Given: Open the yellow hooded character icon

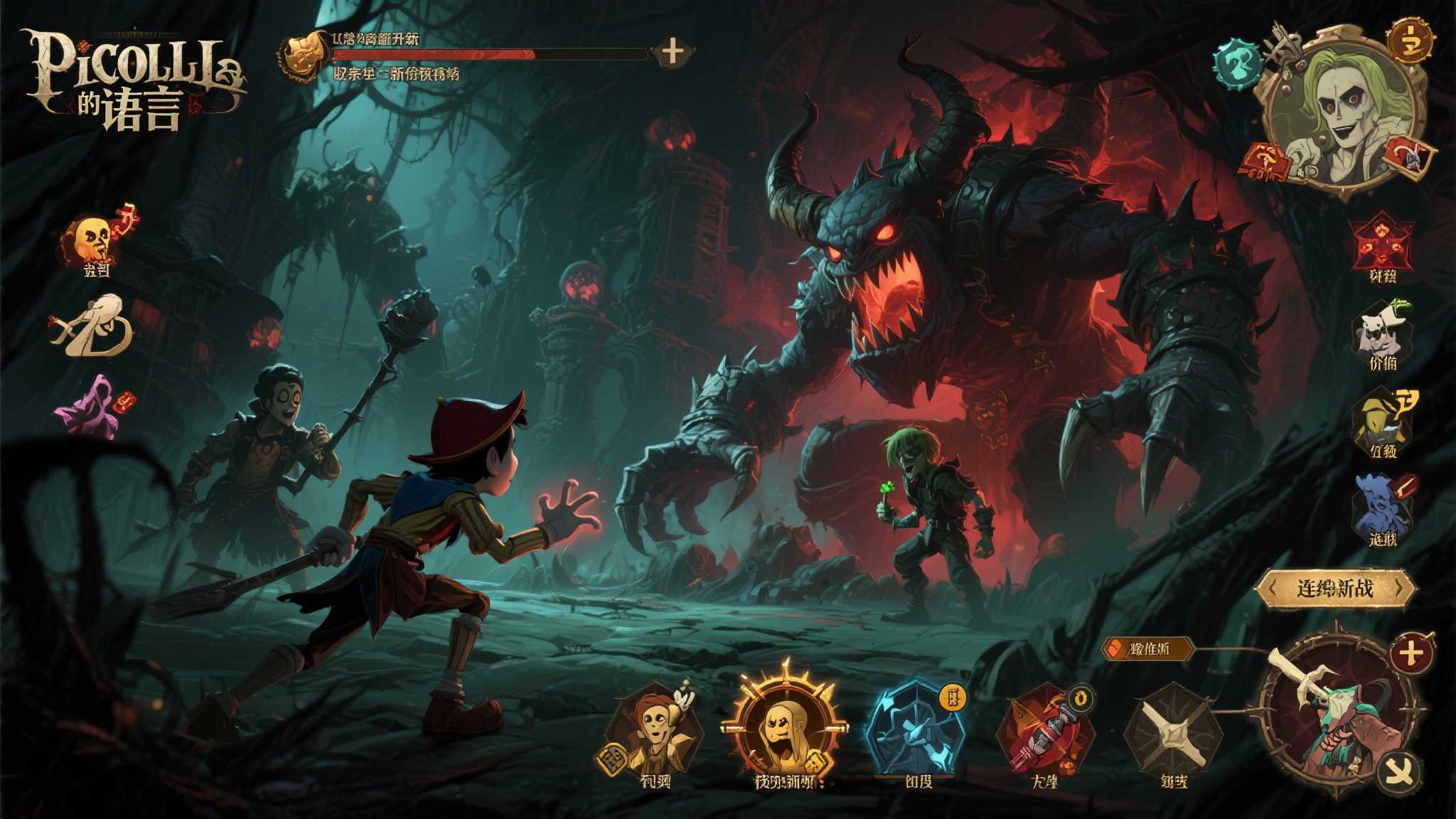Looking at the screenshot, I should point(1381,418).
